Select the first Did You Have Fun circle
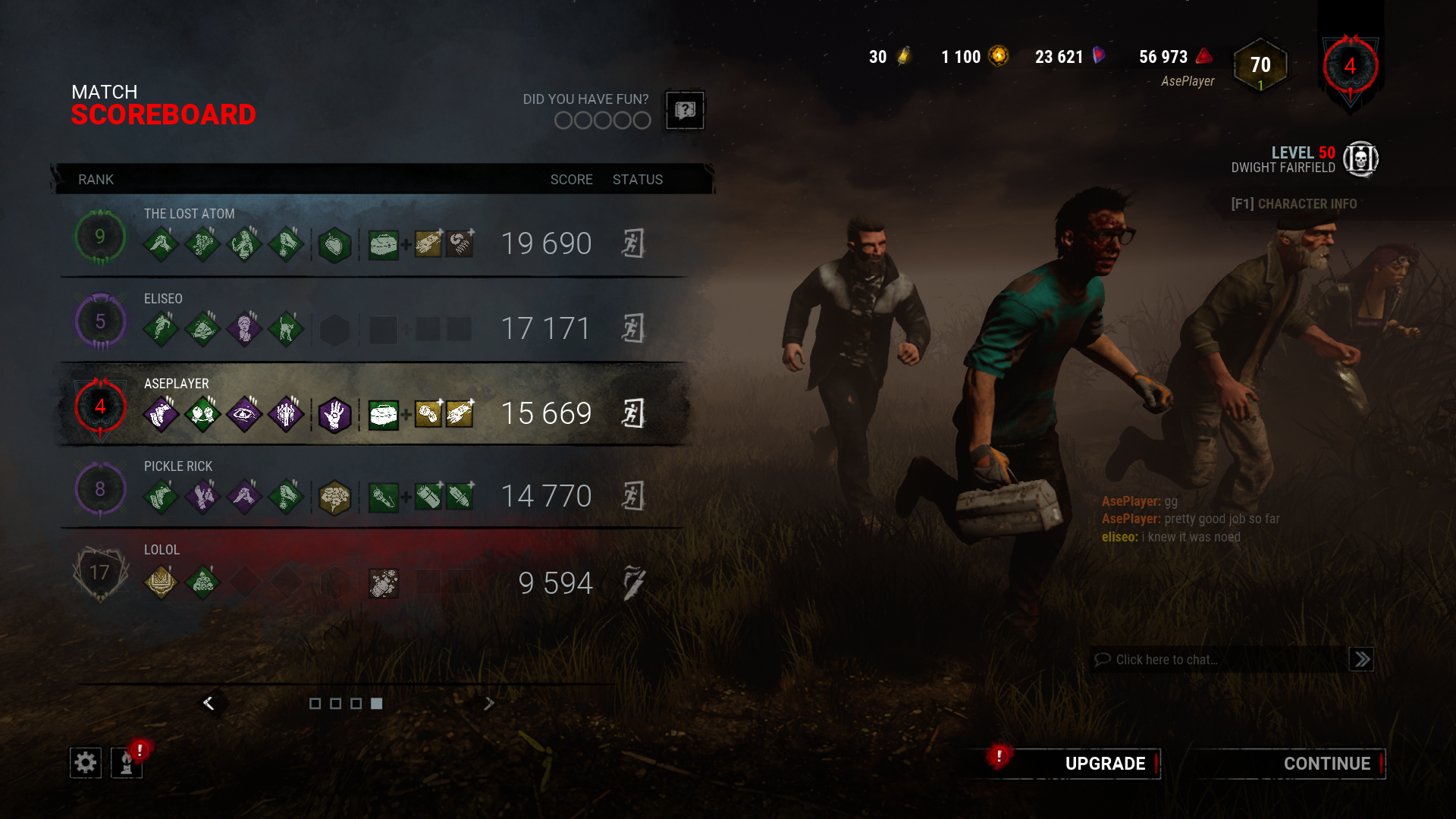 563,120
